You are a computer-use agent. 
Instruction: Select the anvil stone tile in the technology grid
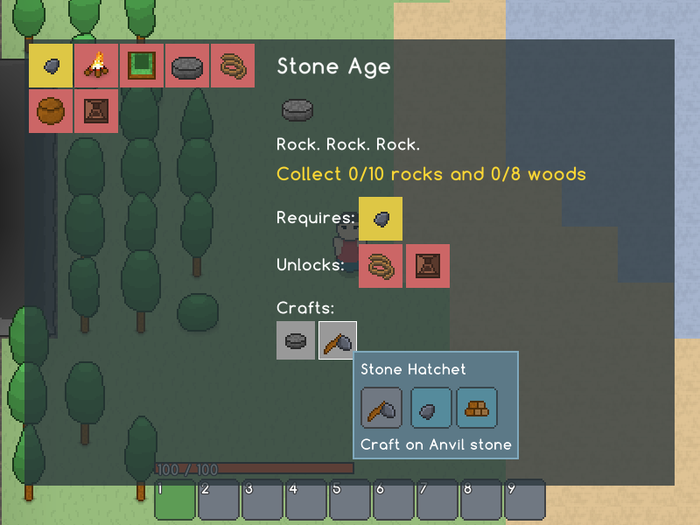(187, 66)
